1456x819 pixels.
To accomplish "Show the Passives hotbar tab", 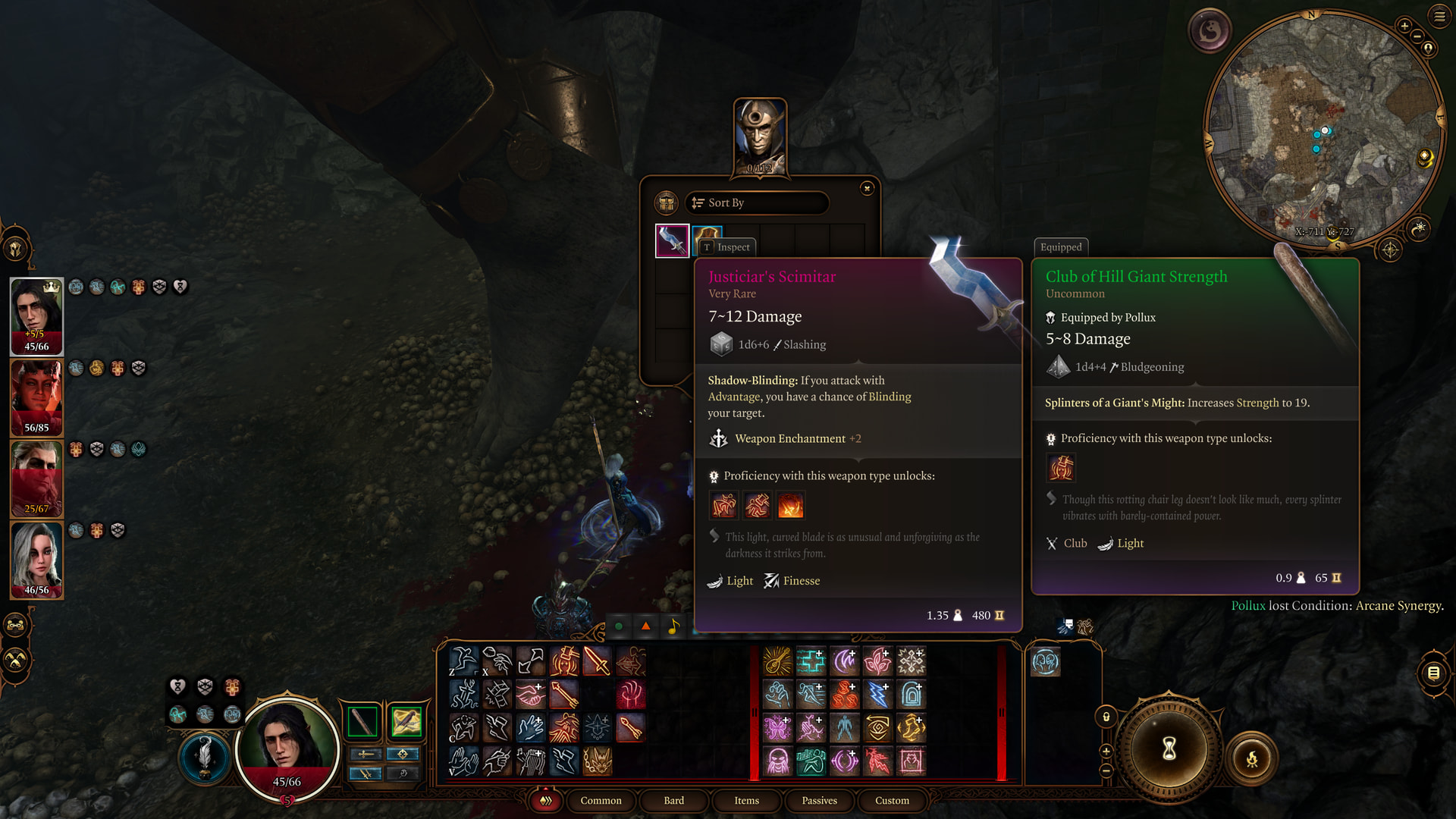I will [819, 800].
